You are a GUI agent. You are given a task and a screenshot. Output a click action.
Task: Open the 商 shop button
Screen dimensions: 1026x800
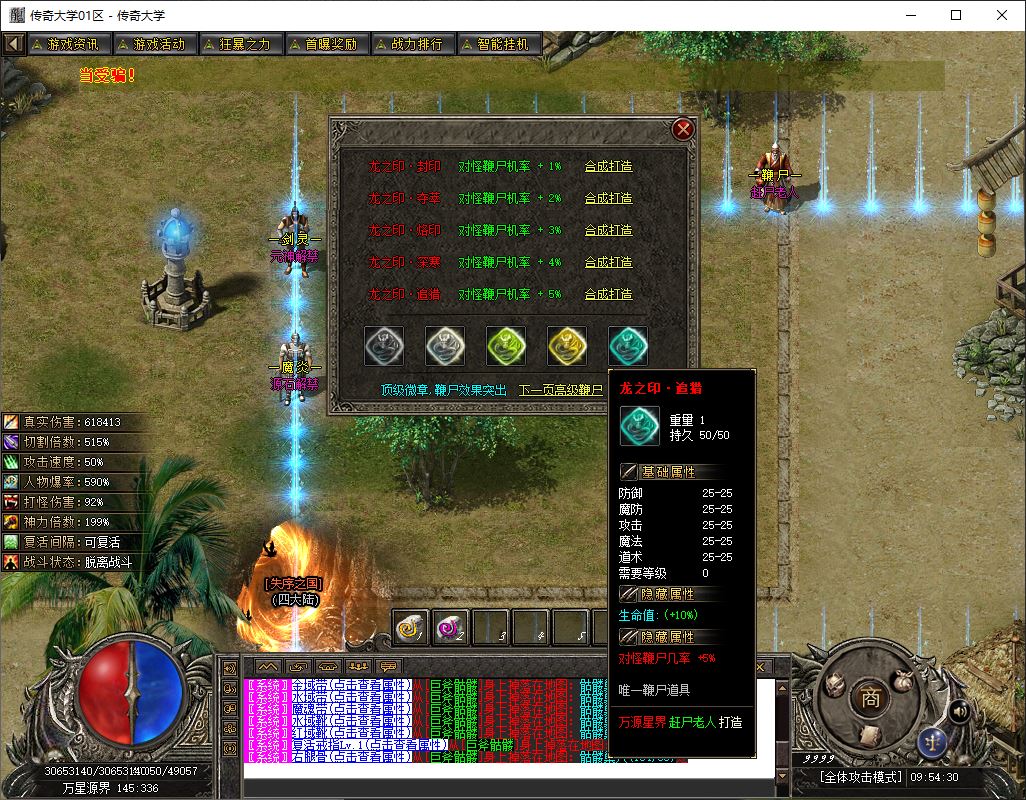click(869, 699)
